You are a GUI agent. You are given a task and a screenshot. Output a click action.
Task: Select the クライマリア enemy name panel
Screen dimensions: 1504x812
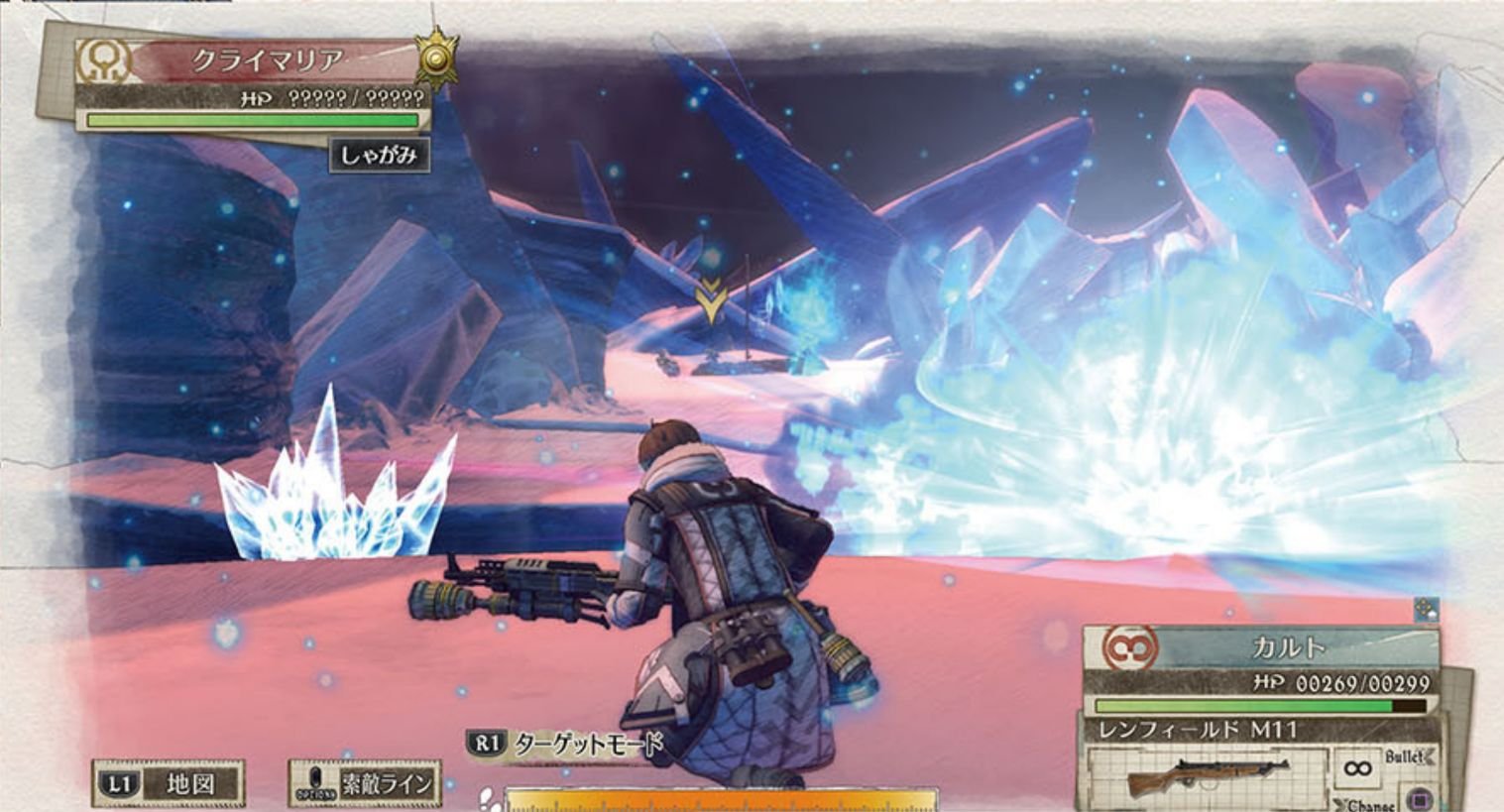tap(268, 60)
